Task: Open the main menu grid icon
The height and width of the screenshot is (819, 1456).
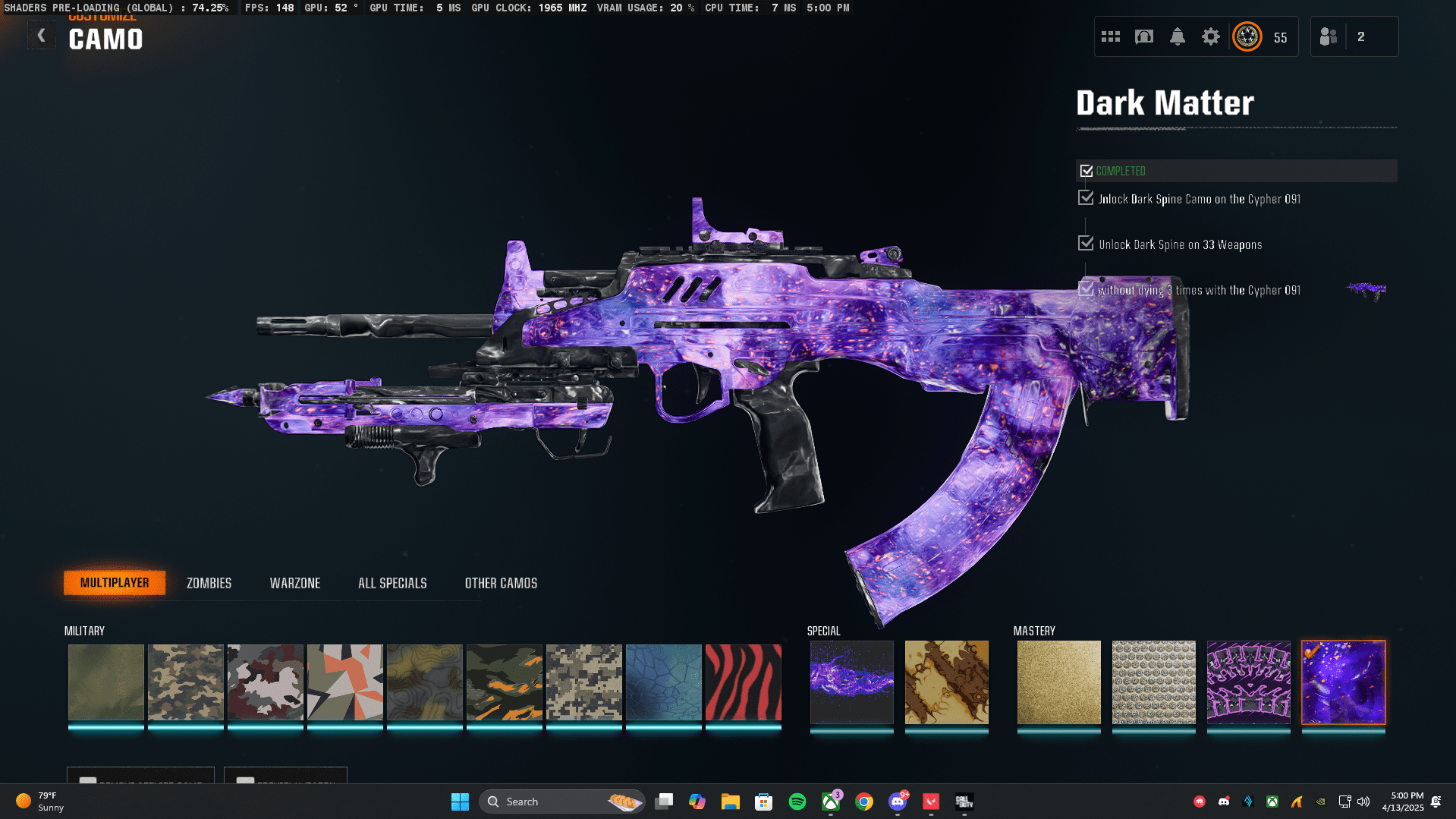Action: click(x=1110, y=36)
